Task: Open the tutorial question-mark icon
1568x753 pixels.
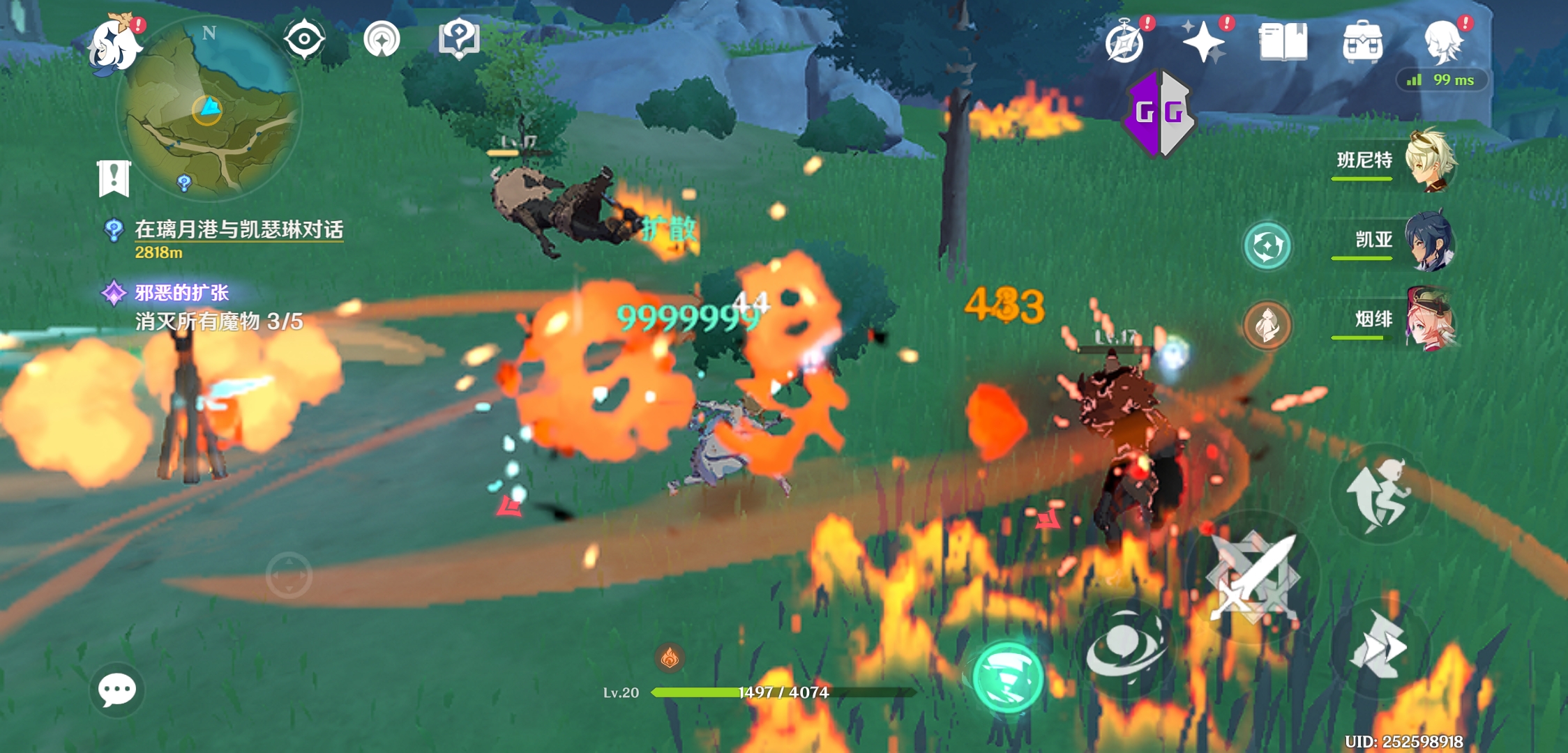Action: (x=458, y=39)
